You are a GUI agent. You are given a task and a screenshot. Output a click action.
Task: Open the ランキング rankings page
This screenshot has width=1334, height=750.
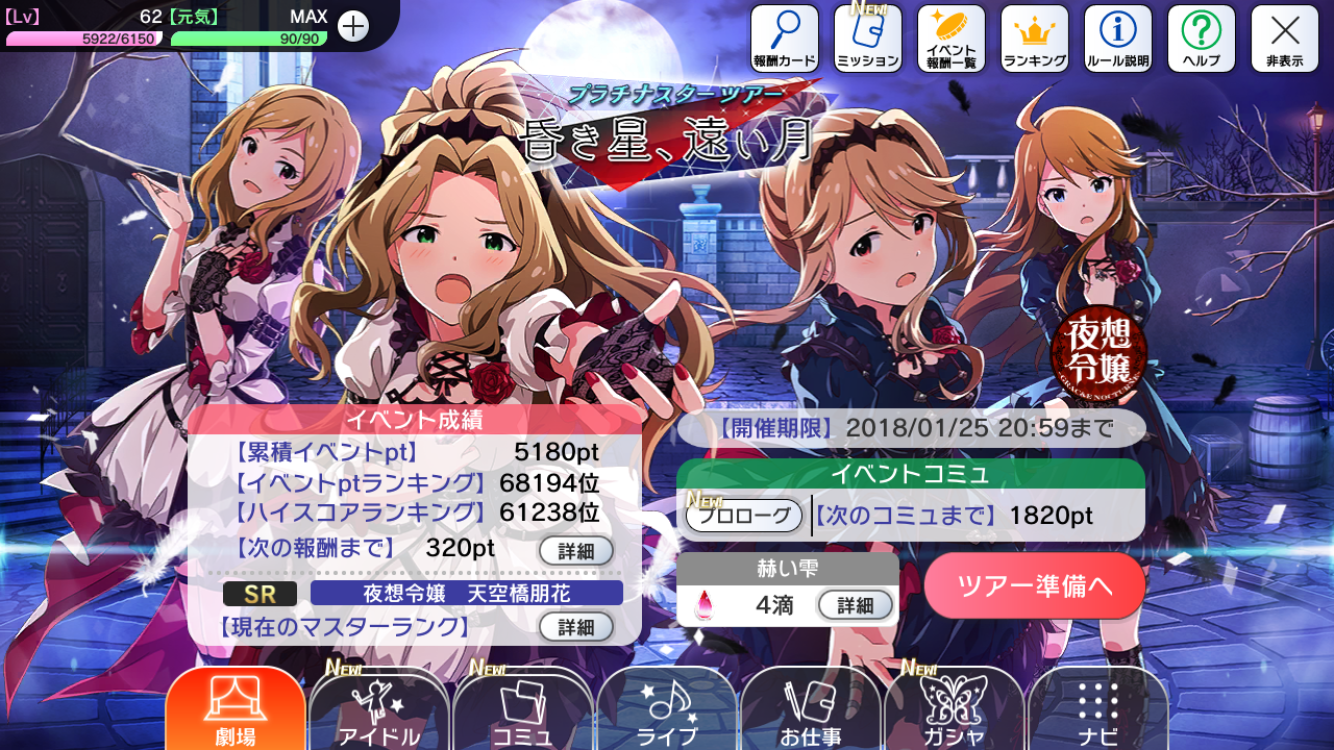click(x=1034, y=38)
